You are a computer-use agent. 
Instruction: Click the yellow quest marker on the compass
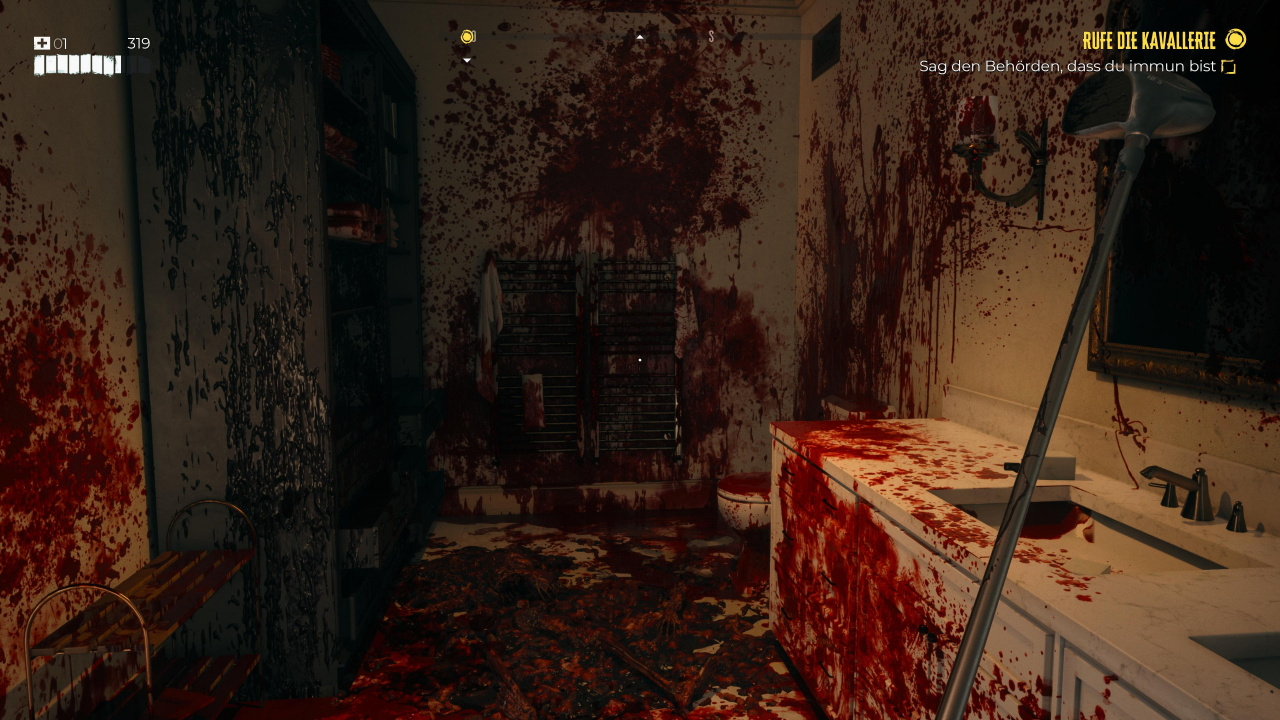(467, 37)
